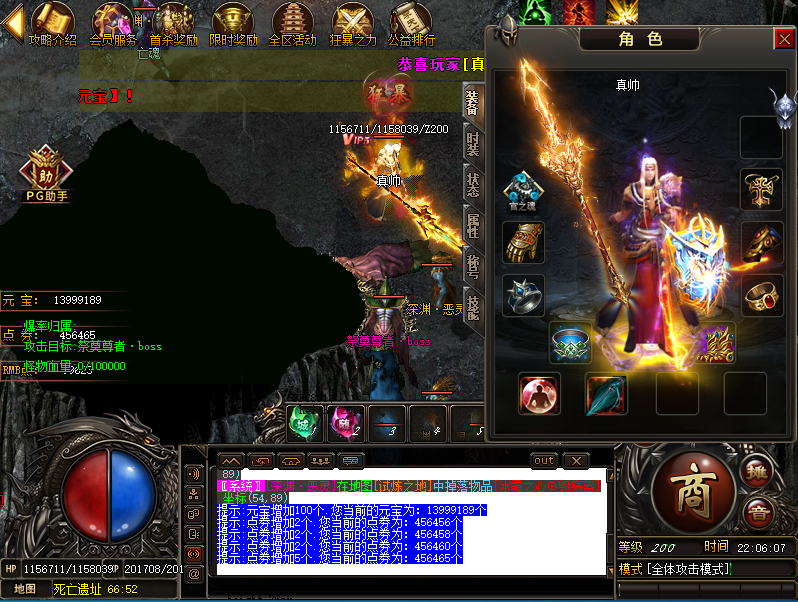Select the red gem gold ring slot
798x602 pixels.
761,296
